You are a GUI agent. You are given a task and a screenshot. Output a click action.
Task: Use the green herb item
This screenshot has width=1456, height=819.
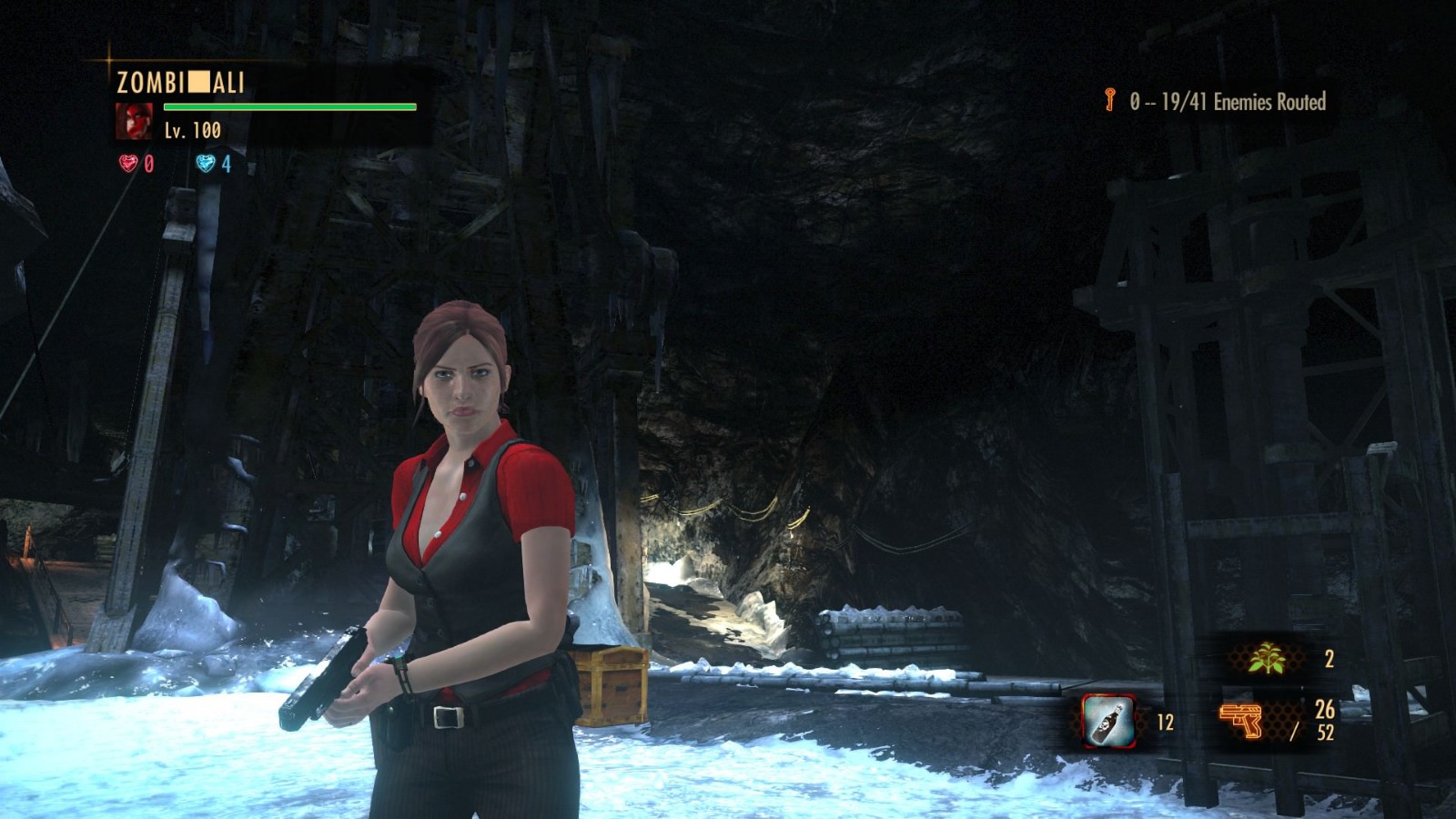pos(1266,658)
